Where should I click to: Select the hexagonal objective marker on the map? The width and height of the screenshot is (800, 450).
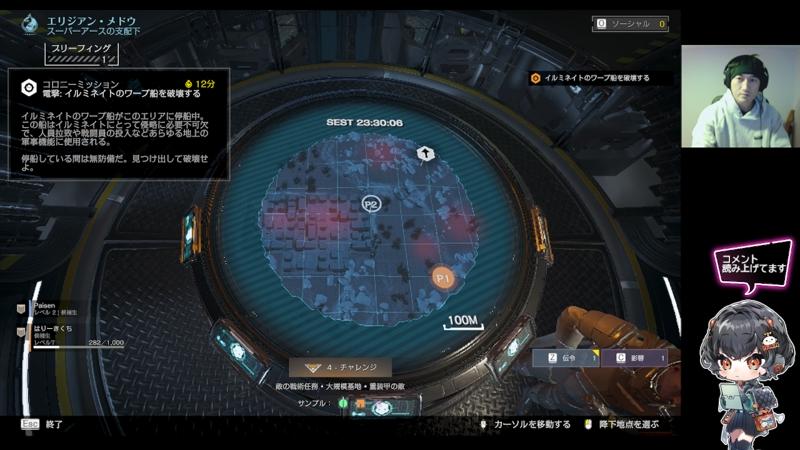click(425, 153)
